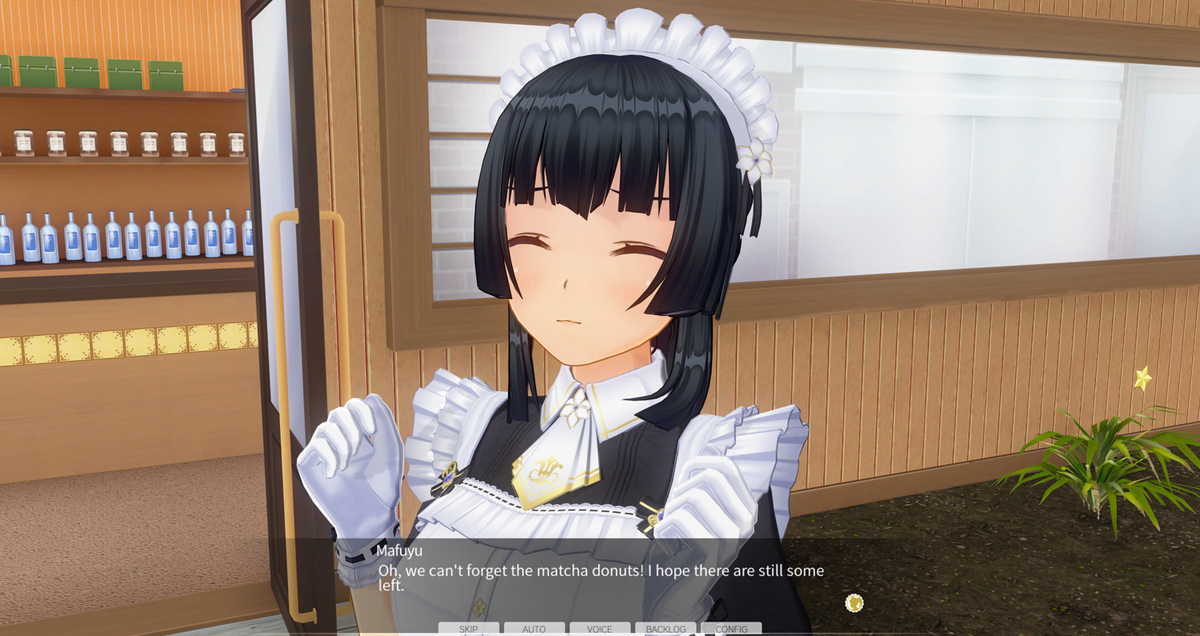Click the SKIP button
Image resolution: width=1200 pixels, height=636 pixels.
click(x=468, y=629)
